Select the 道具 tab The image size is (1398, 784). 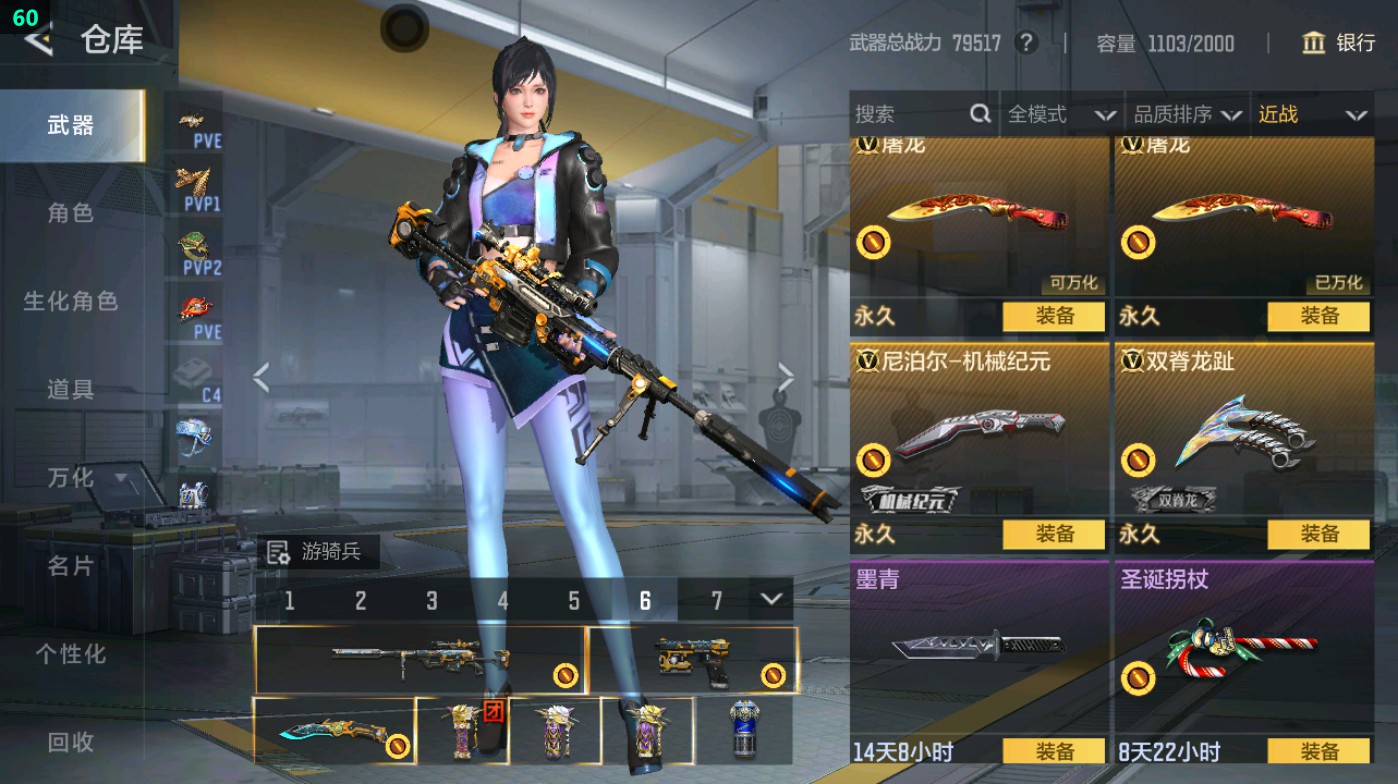coord(70,389)
